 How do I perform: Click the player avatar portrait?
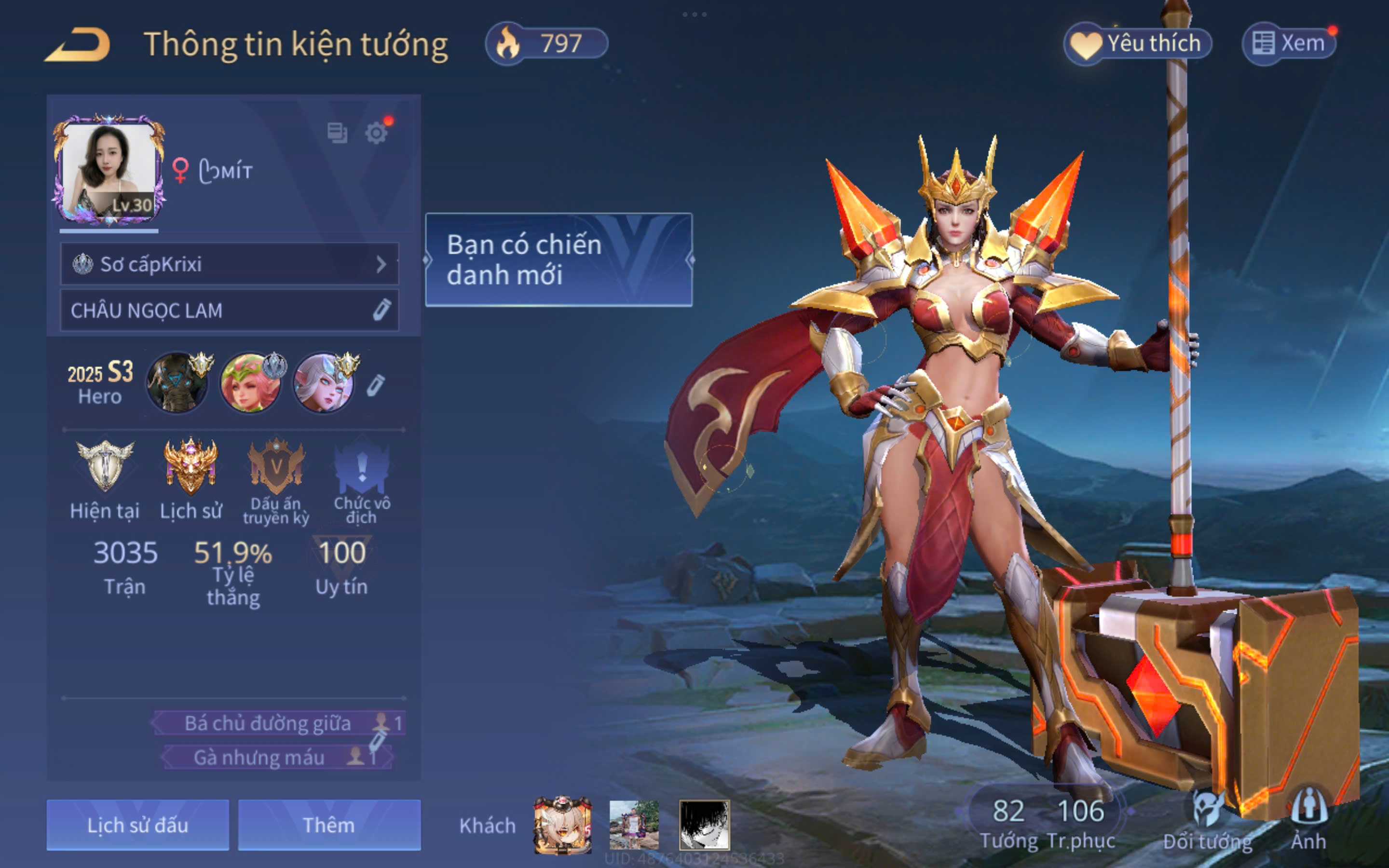pyautogui.click(x=109, y=169)
